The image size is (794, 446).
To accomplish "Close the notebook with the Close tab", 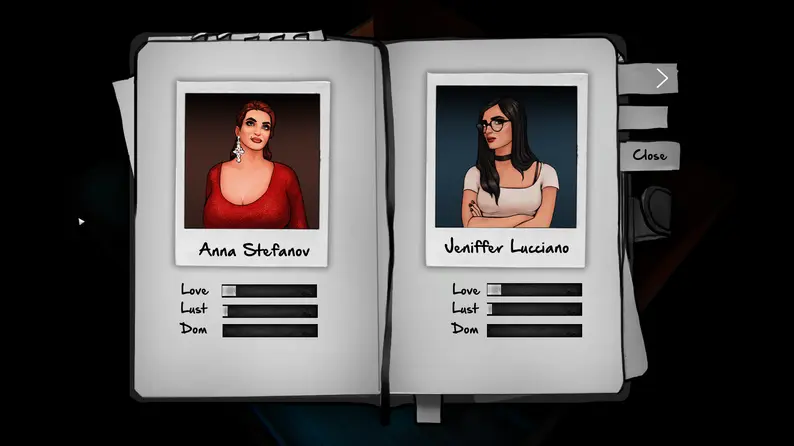I will click(x=649, y=155).
